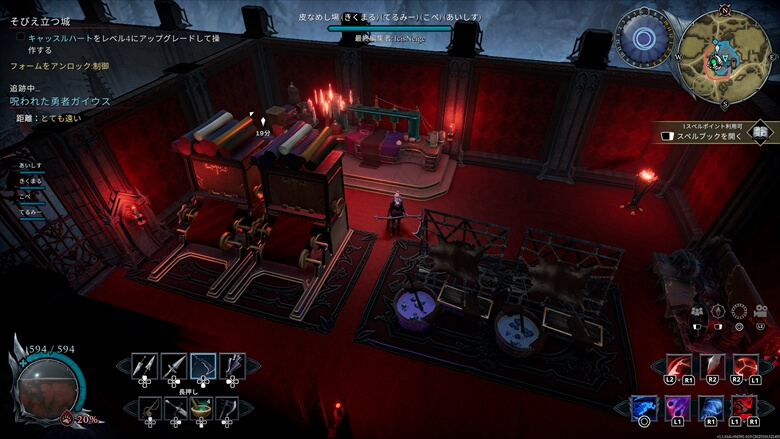Activate the blue wolf form ability
780x439 pixels.
point(645,408)
